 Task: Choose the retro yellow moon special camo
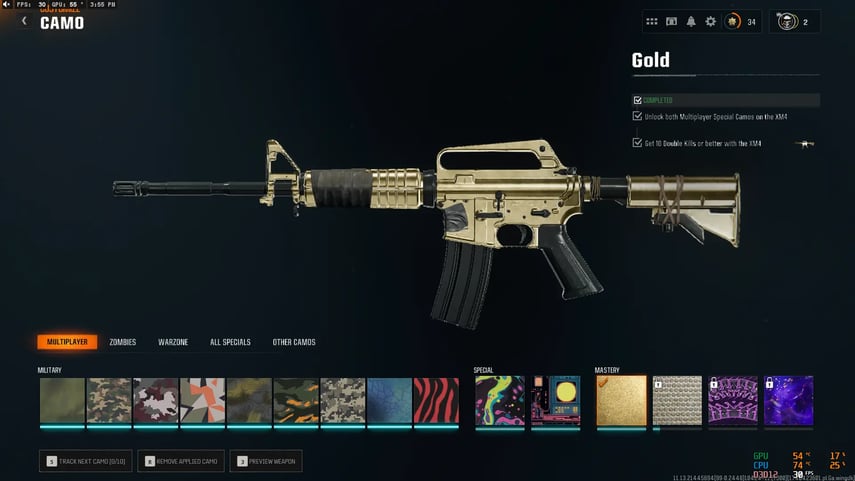click(556, 400)
